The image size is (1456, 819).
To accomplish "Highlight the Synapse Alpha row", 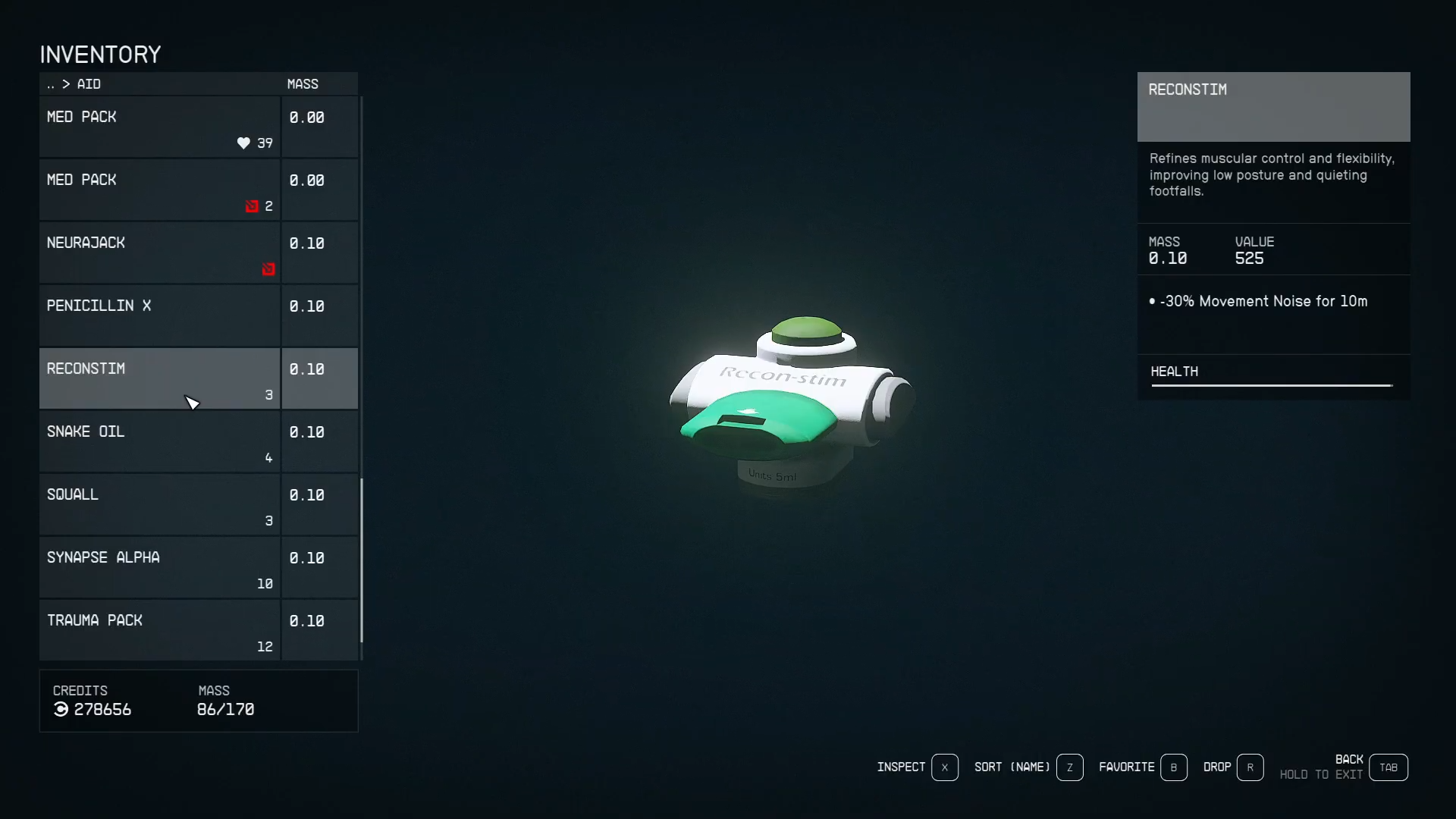I will click(159, 568).
